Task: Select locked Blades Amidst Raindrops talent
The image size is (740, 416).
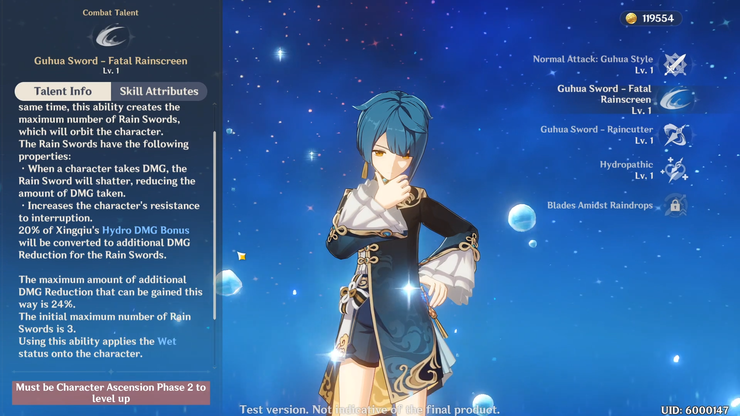Action: click(675, 206)
